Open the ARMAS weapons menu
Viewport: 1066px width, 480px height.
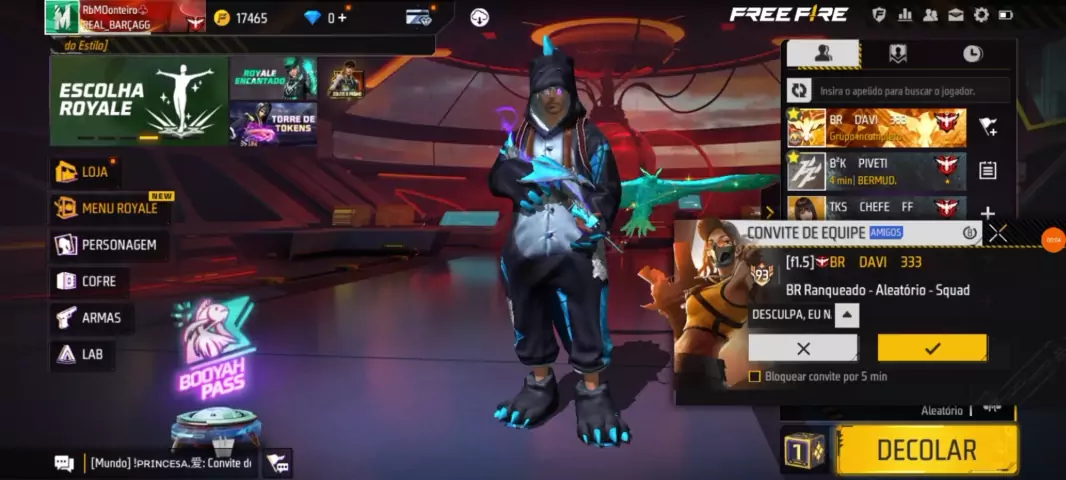coord(90,318)
